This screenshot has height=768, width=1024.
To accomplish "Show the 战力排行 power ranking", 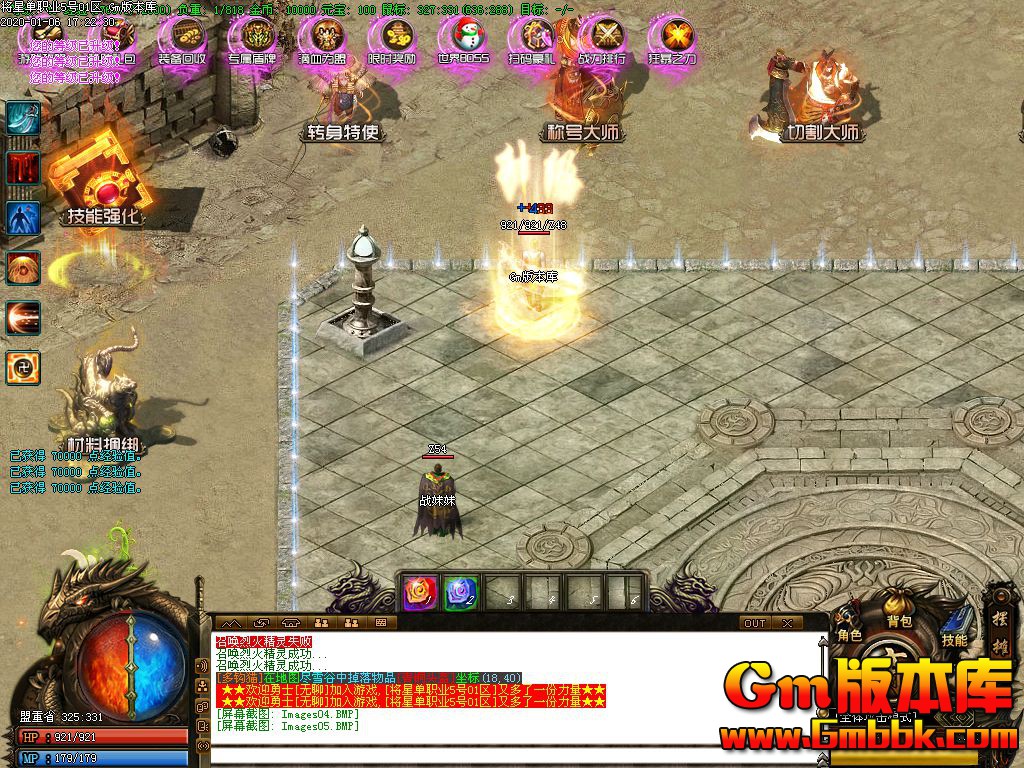I will click(602, 40).
